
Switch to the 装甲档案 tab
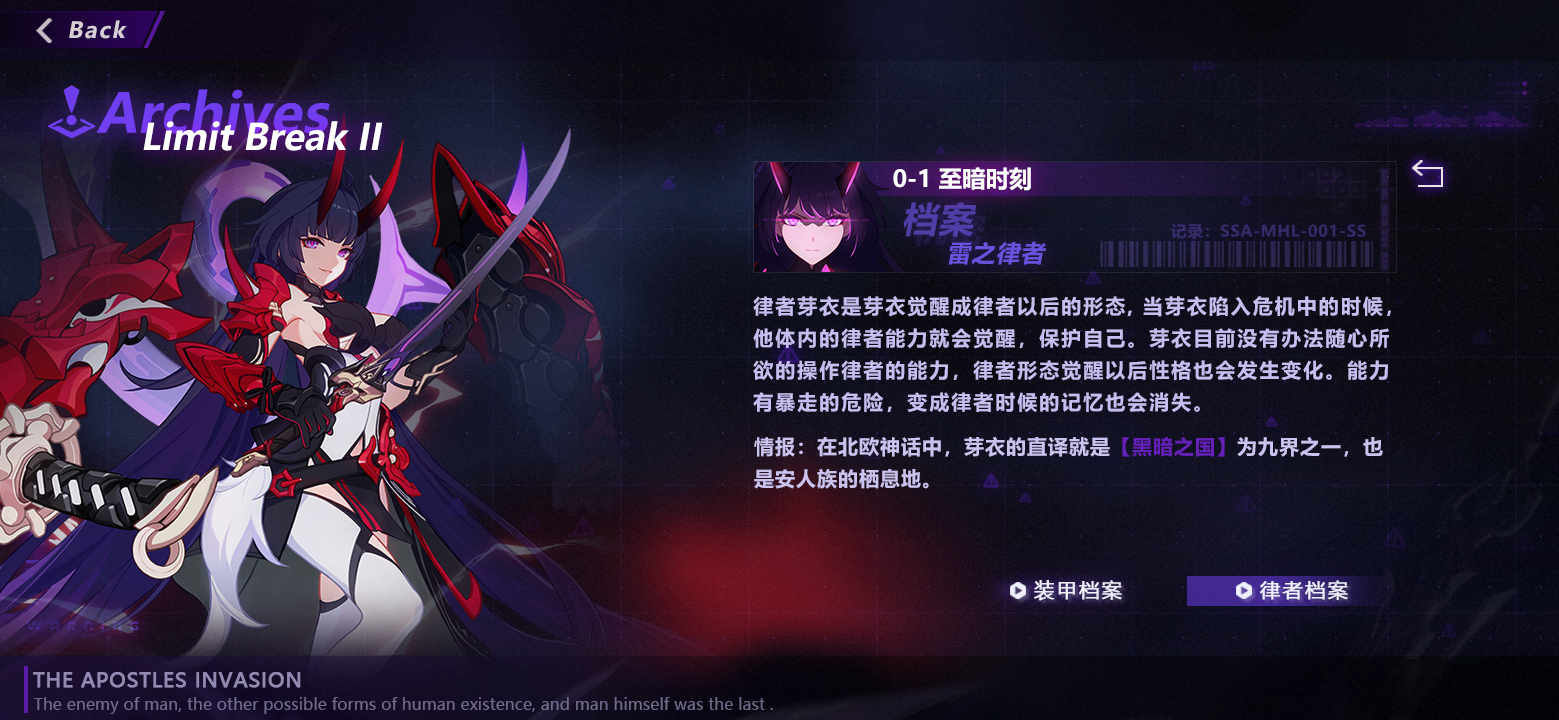coord(1066,591)
